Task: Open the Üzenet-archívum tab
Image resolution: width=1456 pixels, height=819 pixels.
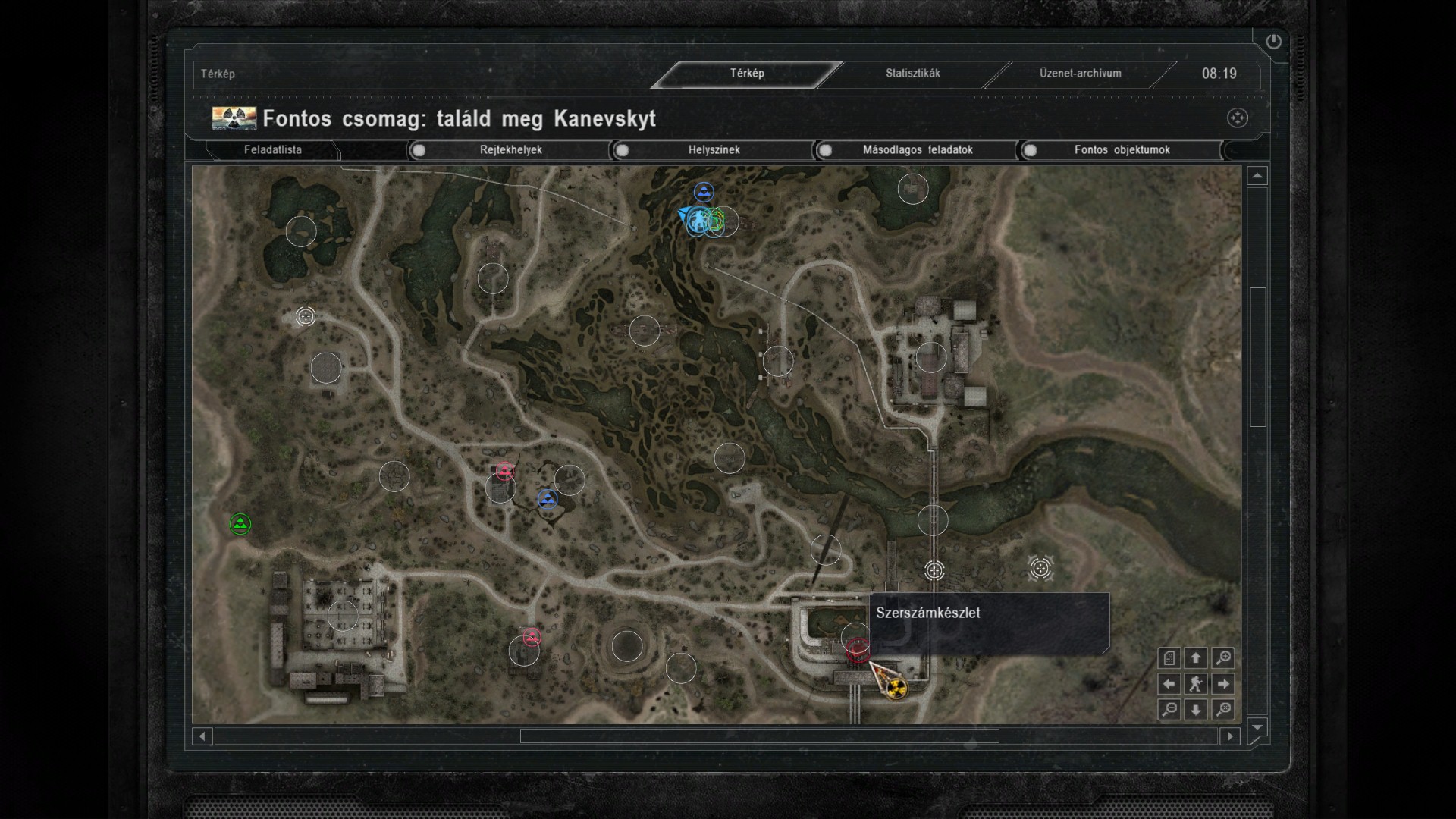Action: click(x=1080, y=74)
